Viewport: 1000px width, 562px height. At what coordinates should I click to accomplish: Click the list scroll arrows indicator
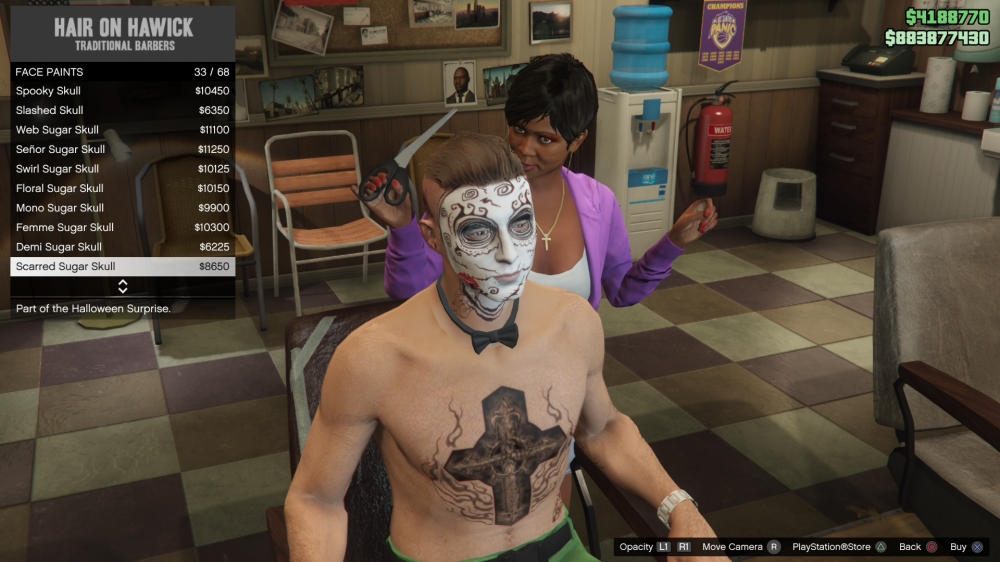pos(123,286)
